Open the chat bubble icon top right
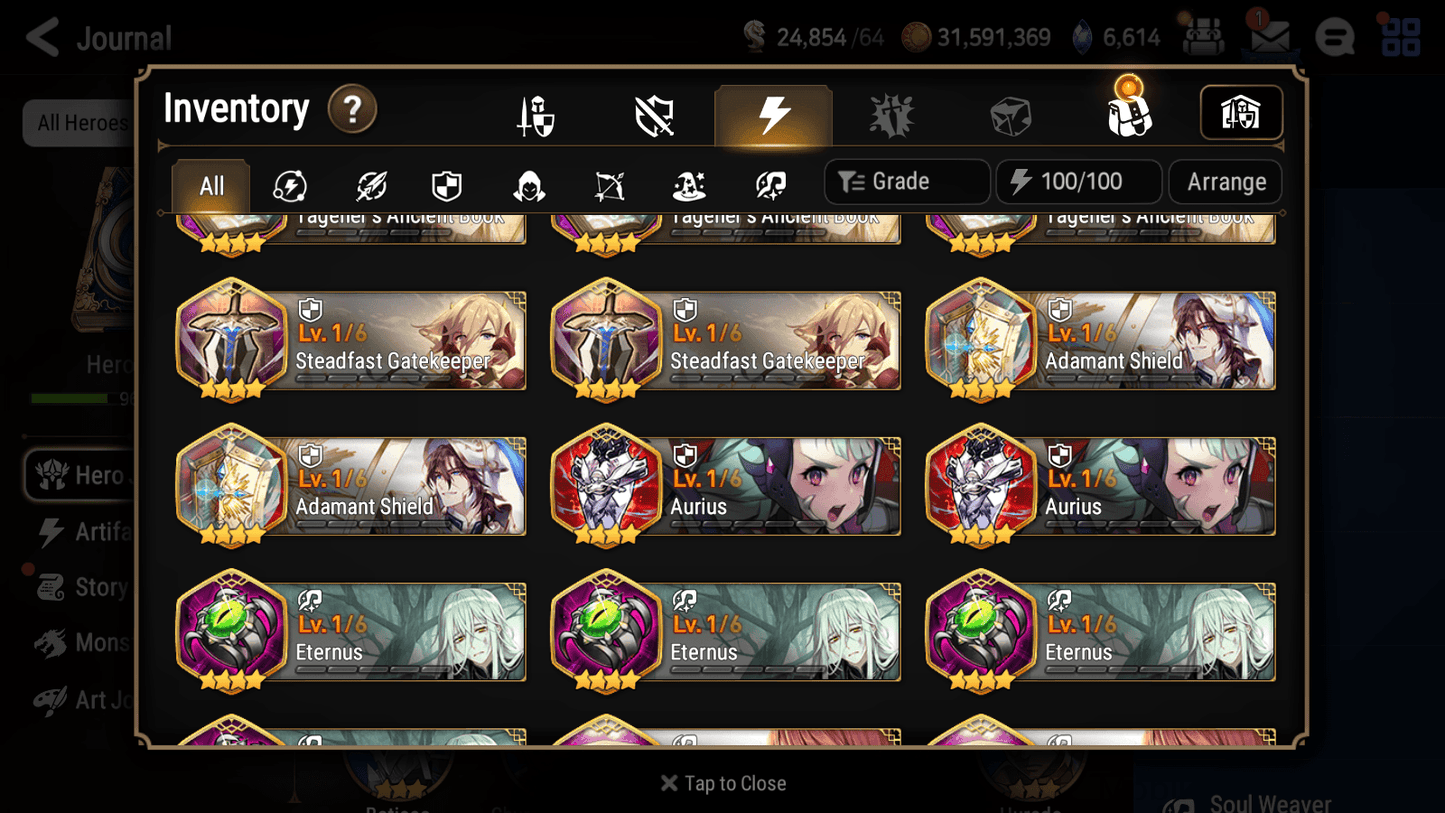 point(1334,37)
